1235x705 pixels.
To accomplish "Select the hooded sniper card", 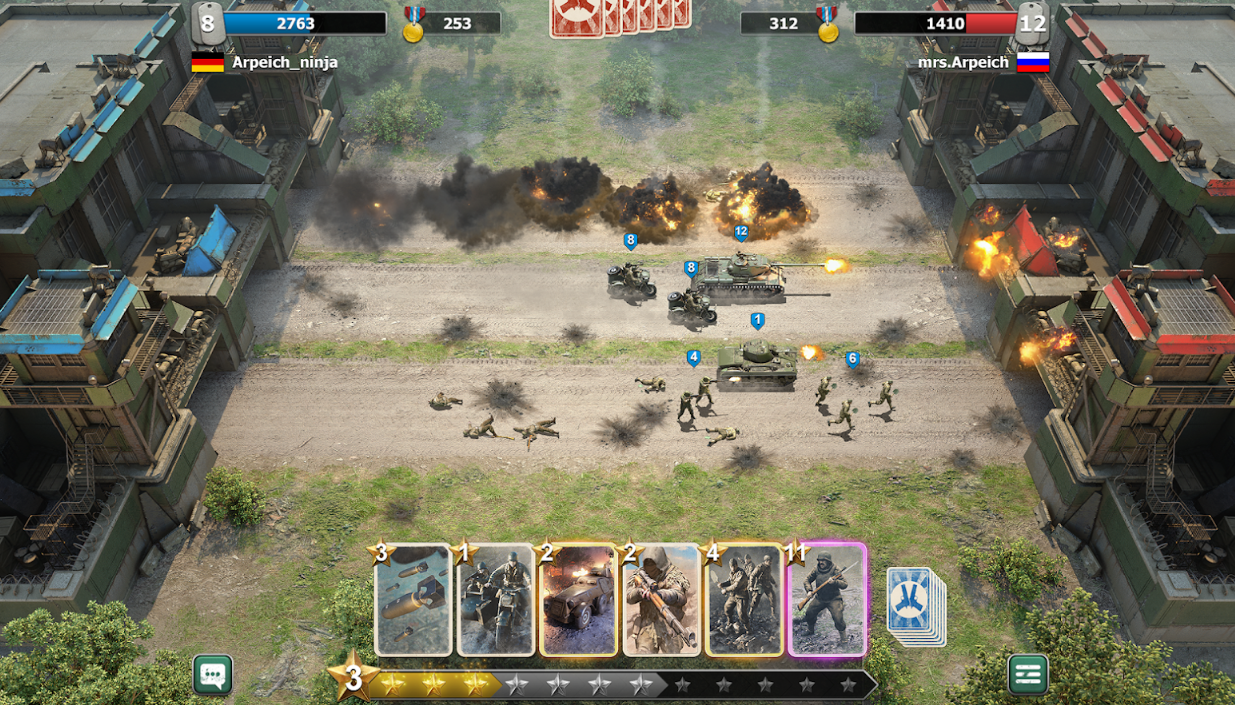I will [x=661, y=600].
